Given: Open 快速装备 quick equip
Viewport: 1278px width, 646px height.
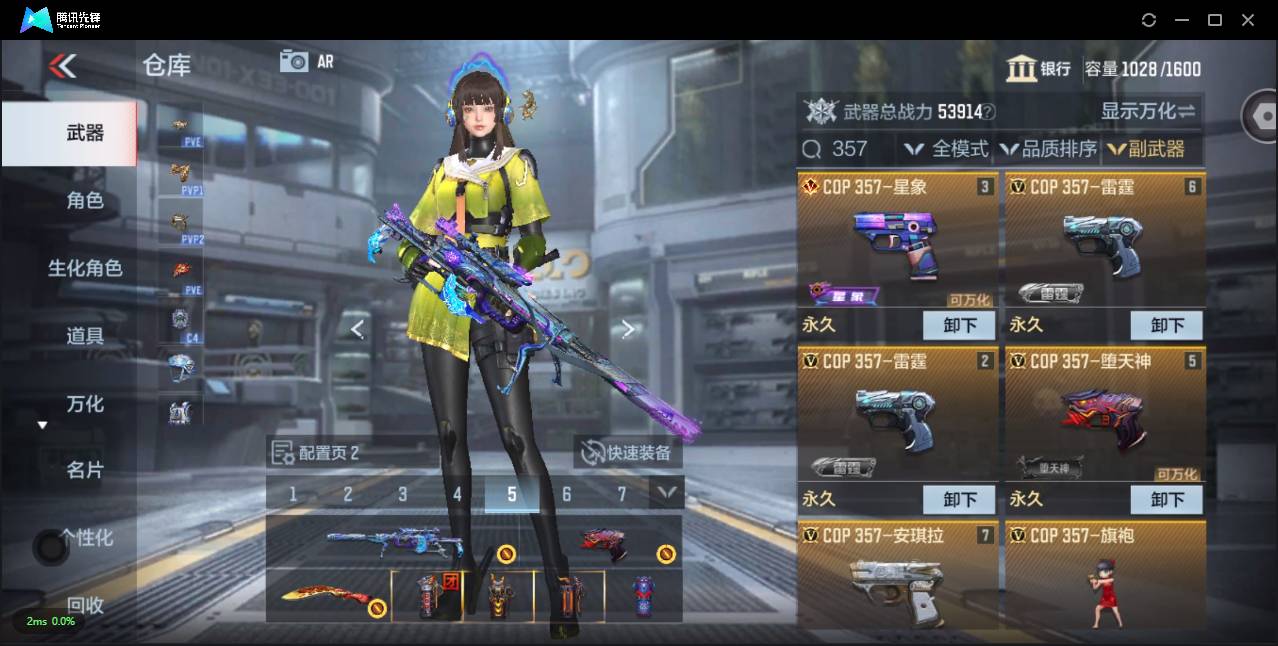Looking at the screenshot, I should point(629,453).
